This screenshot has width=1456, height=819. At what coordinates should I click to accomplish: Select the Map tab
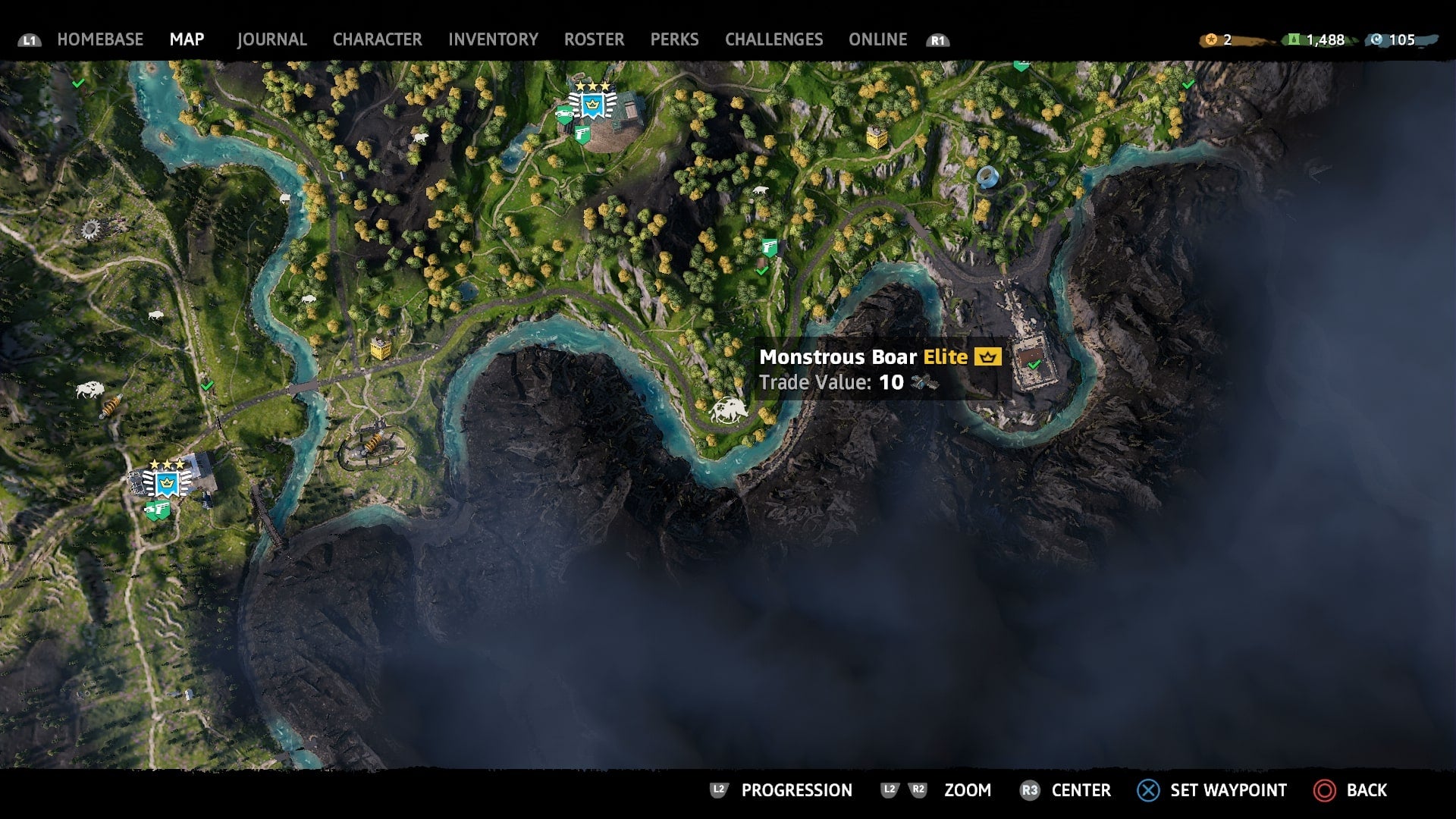[187, 39]
